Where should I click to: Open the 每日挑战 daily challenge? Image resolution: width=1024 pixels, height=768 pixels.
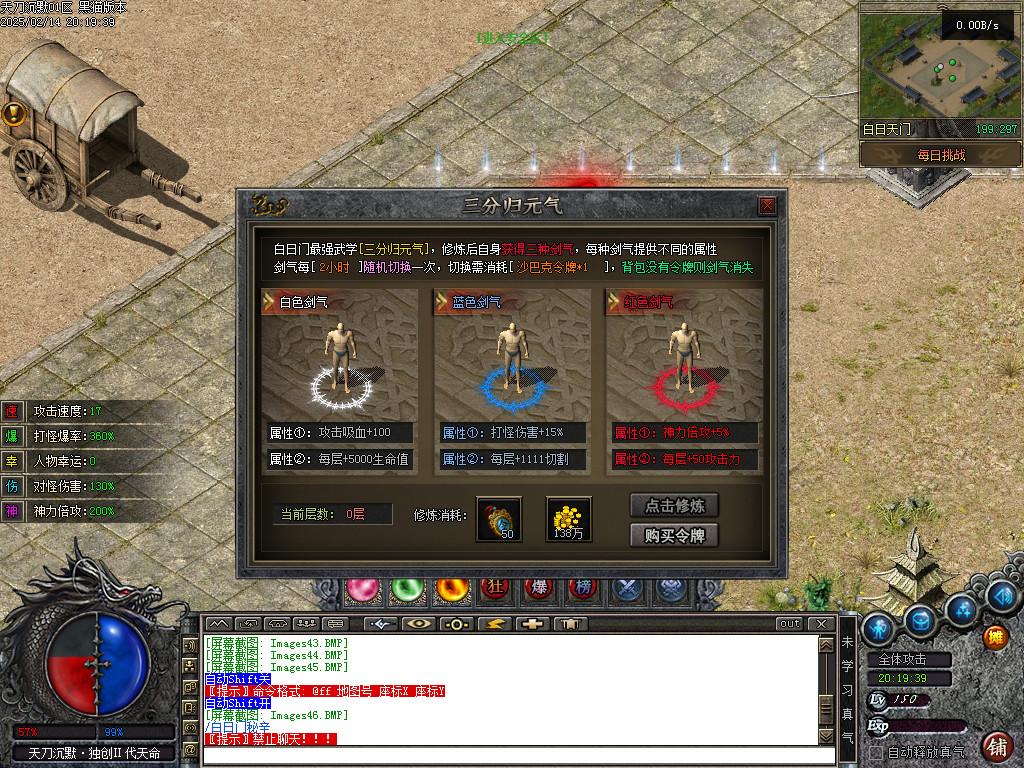[940, 155]
